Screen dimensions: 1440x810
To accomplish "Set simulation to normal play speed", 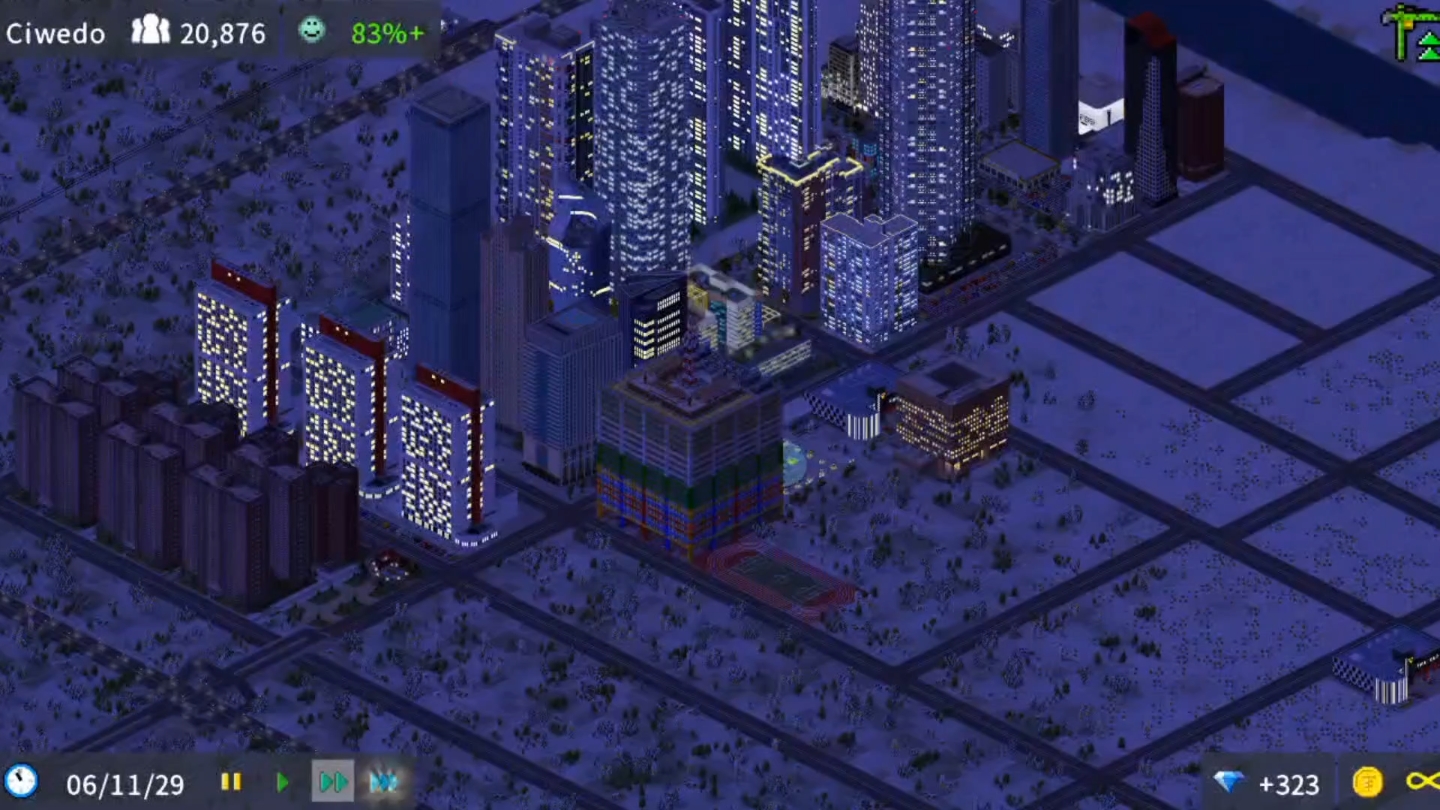I will pyautogui.click(x=282, y=782).
